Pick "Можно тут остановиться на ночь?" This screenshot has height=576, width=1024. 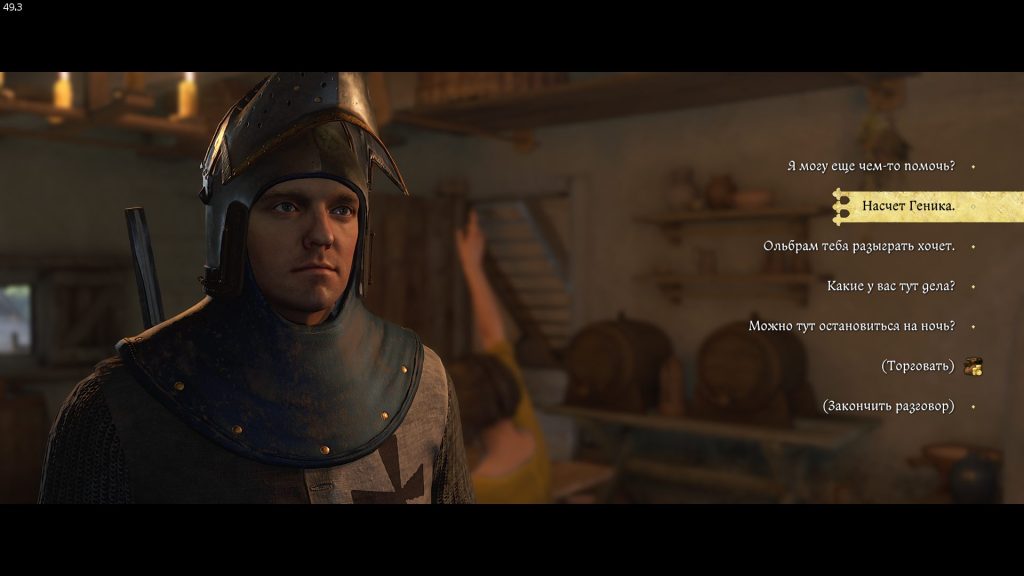point(851,326)
